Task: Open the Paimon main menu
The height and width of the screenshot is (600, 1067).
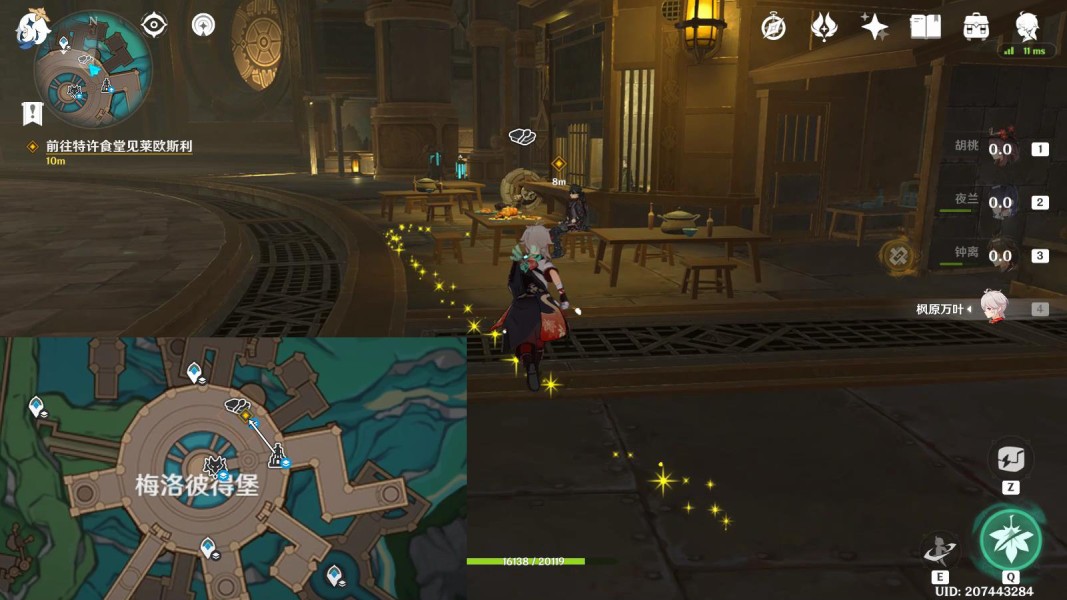Action: coord(31,27)
